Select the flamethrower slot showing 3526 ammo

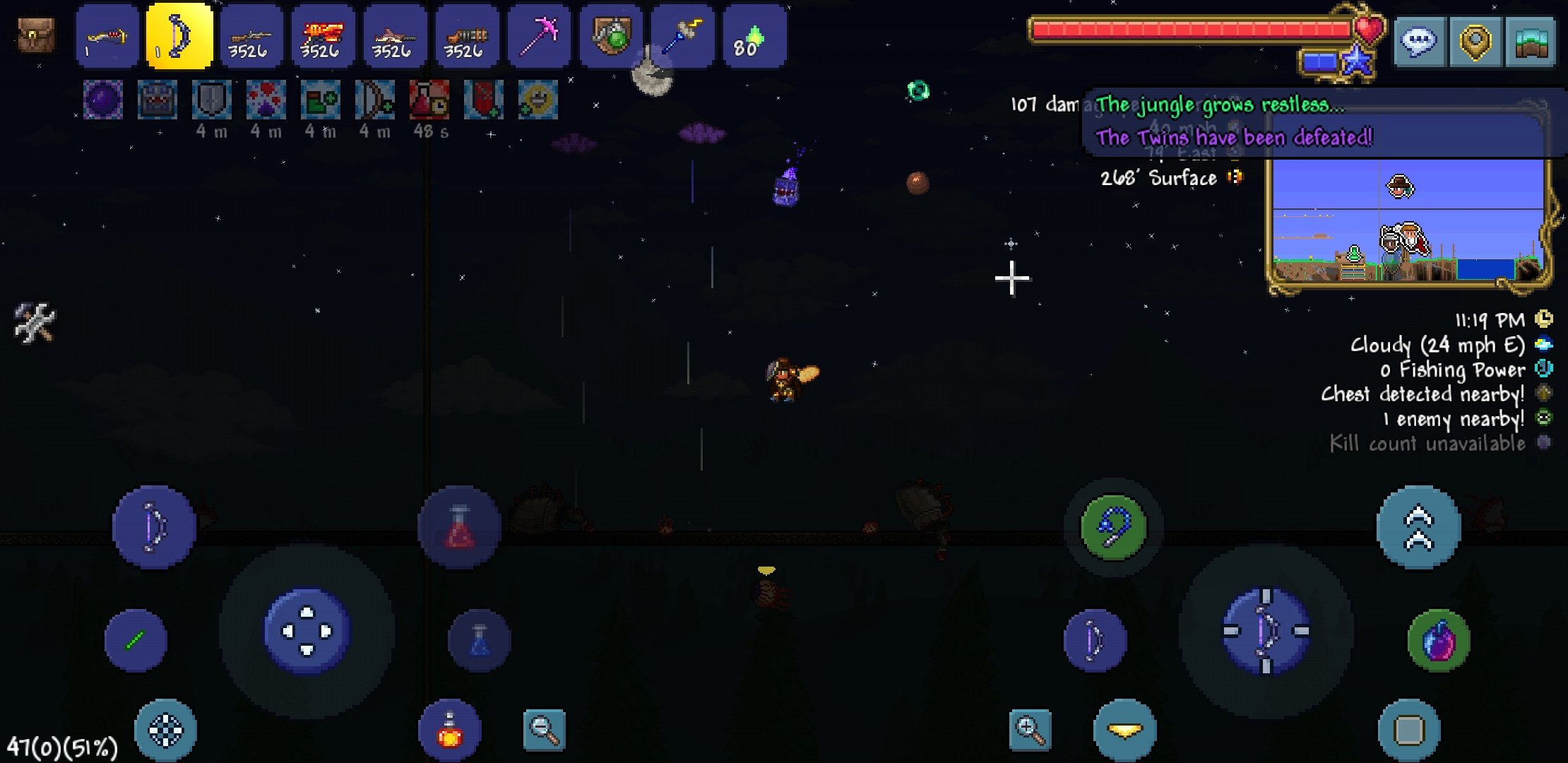[323, 35]
